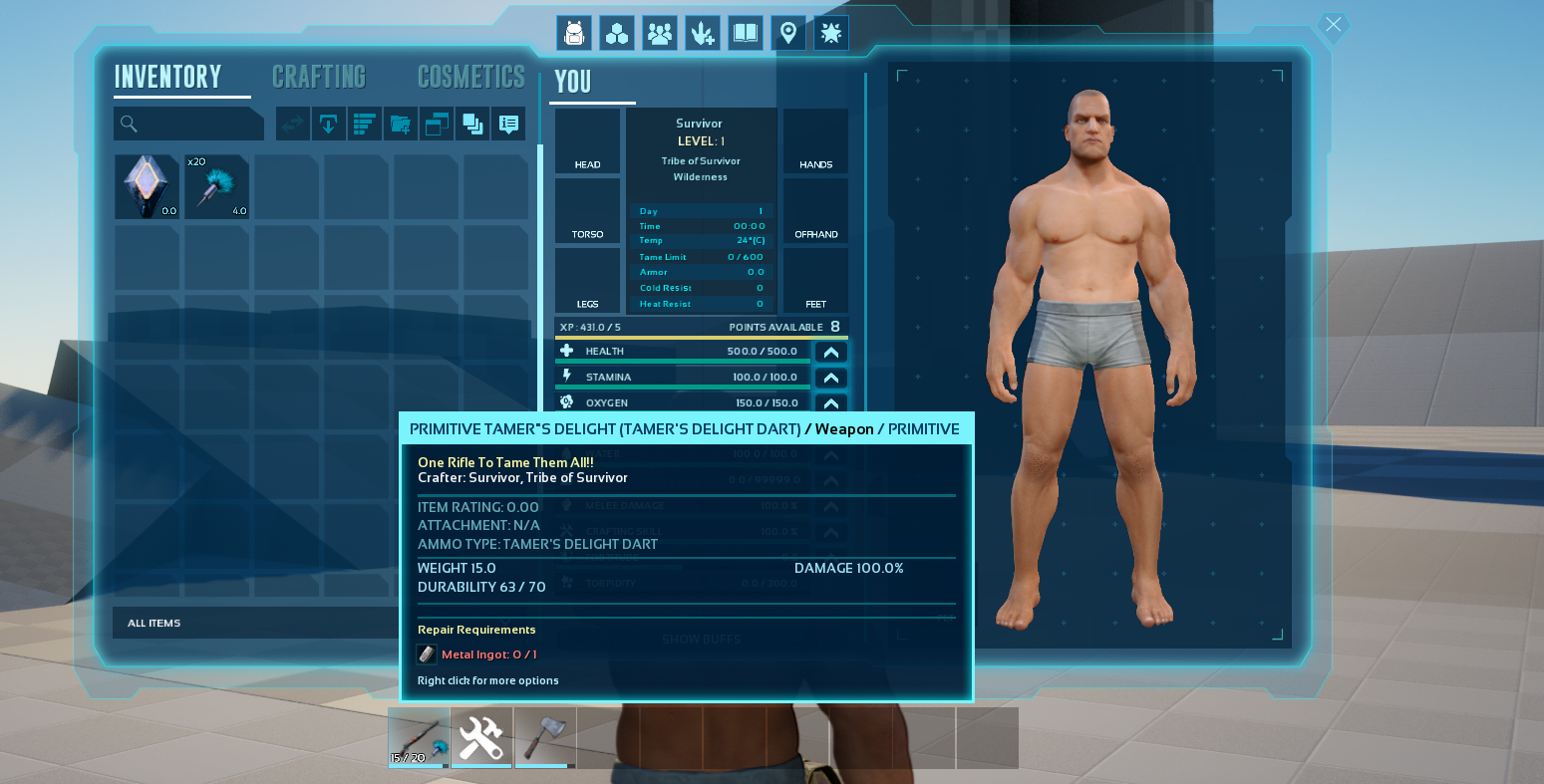Increase the Health stat
The width and height of the screenshot is (1544, 784).
(830, 352)
